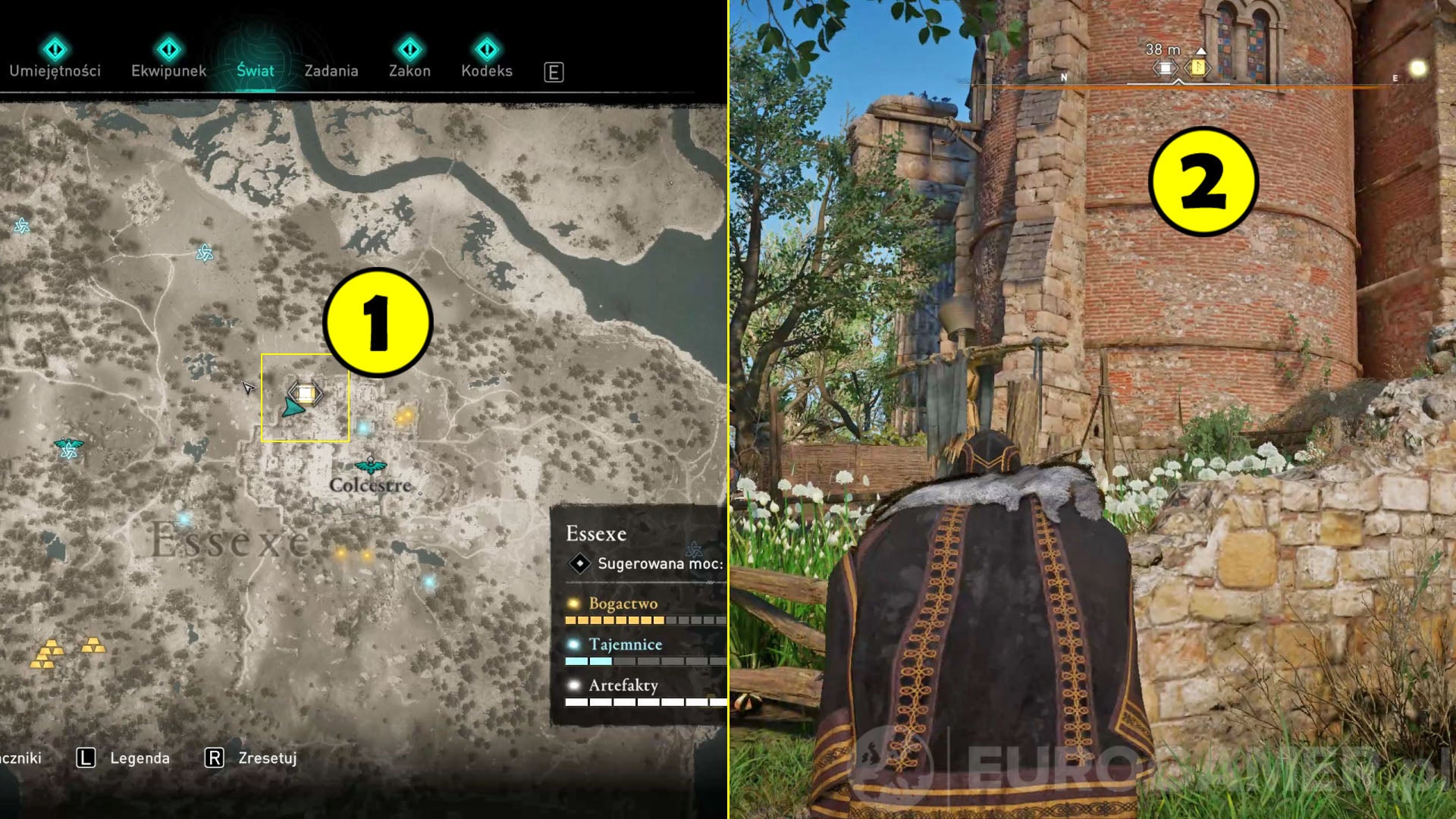
Task: Select the objective icon on the compass bar
Action: point(1166,67)
